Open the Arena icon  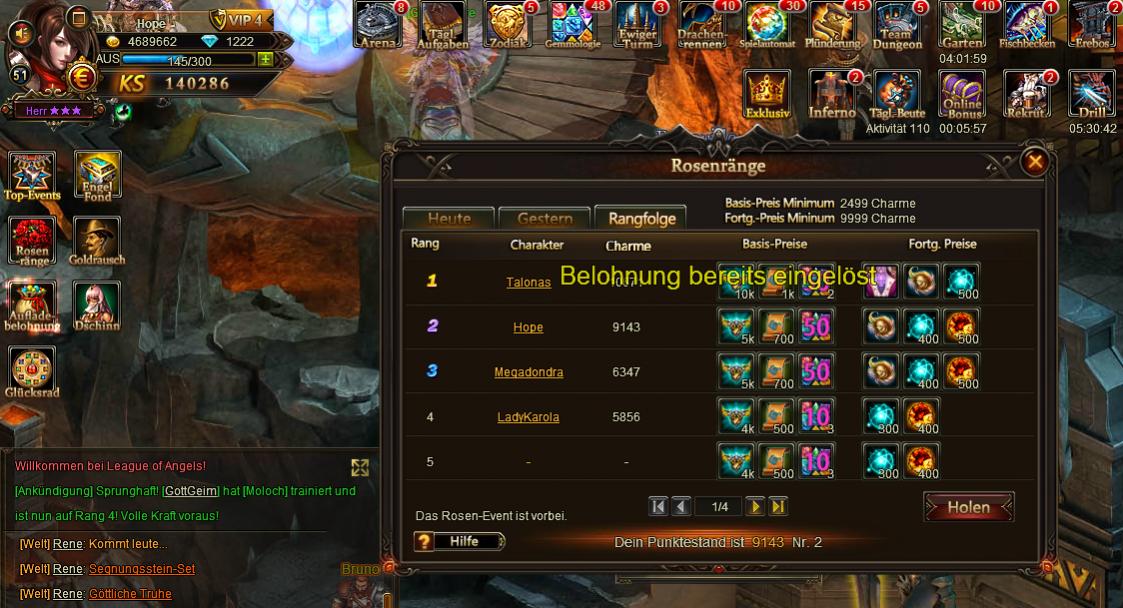379,25
